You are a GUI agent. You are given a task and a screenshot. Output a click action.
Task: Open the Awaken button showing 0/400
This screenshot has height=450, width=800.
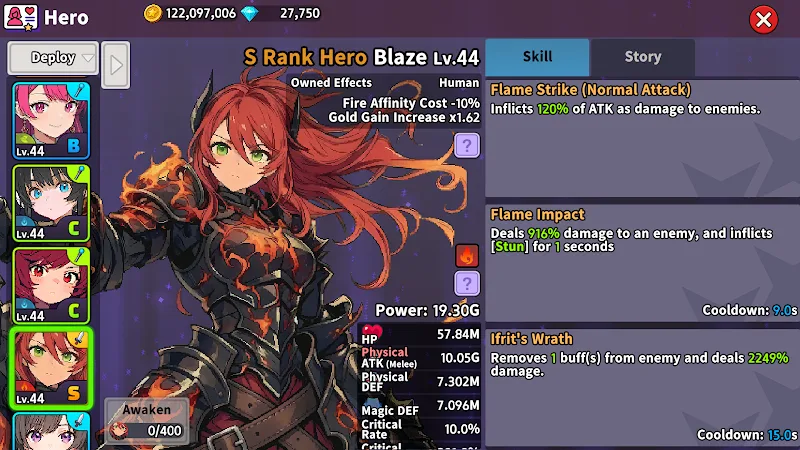[x=146, y=420]
